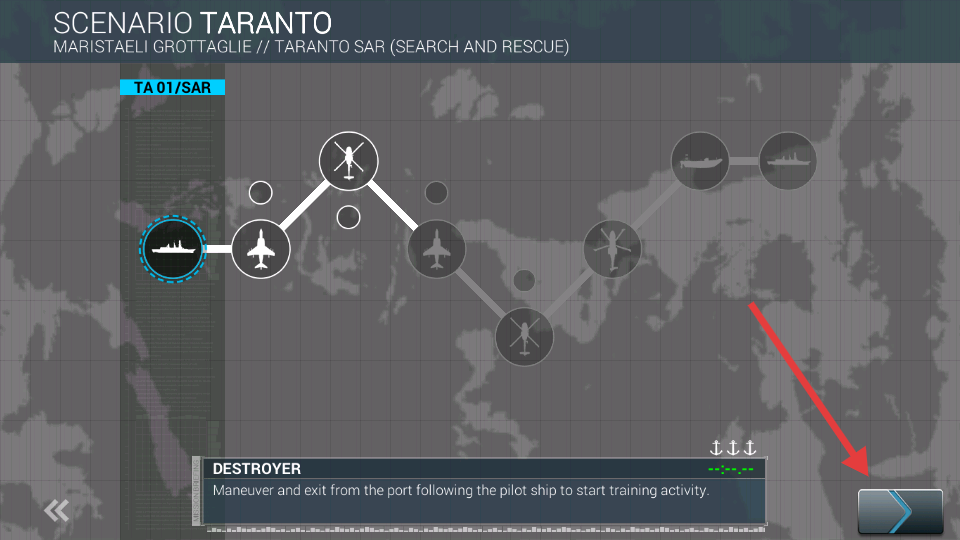960x540 pixels.
Task: Continue with the blue arrow next button
Action: click(x=900, y=512)
